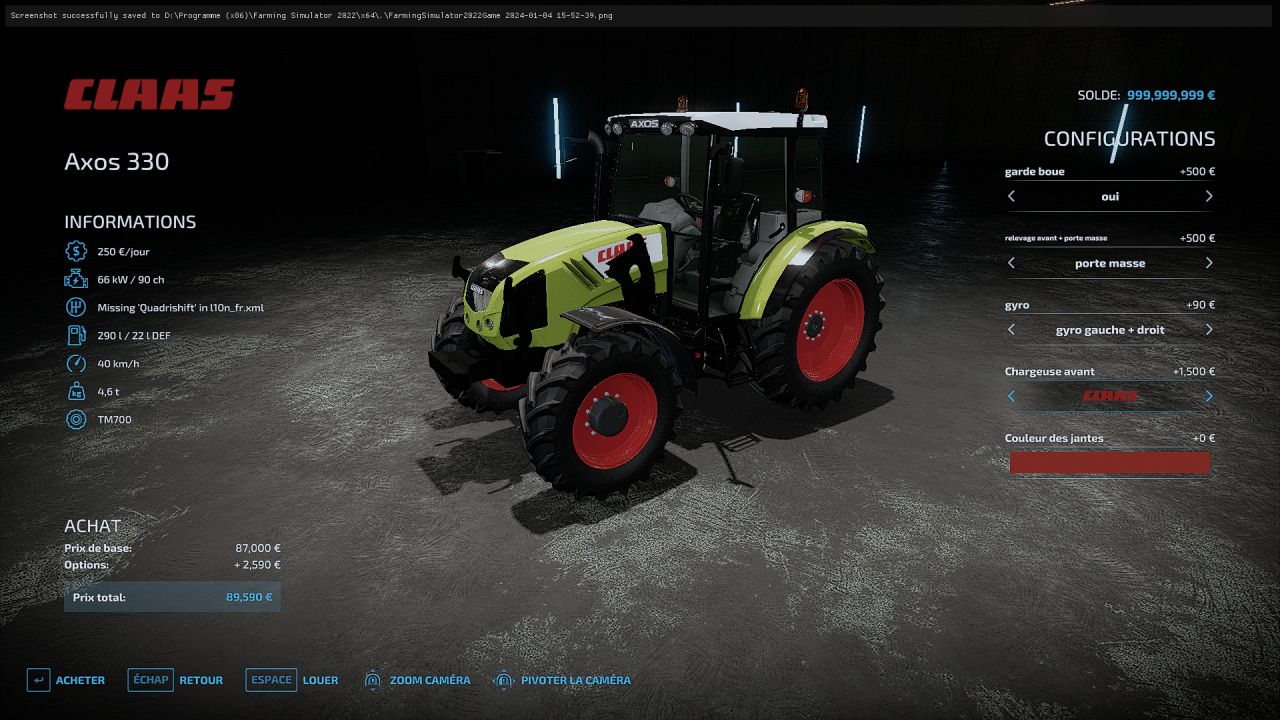Go to previous relevage avant + porte masse option

[1011, 263]
